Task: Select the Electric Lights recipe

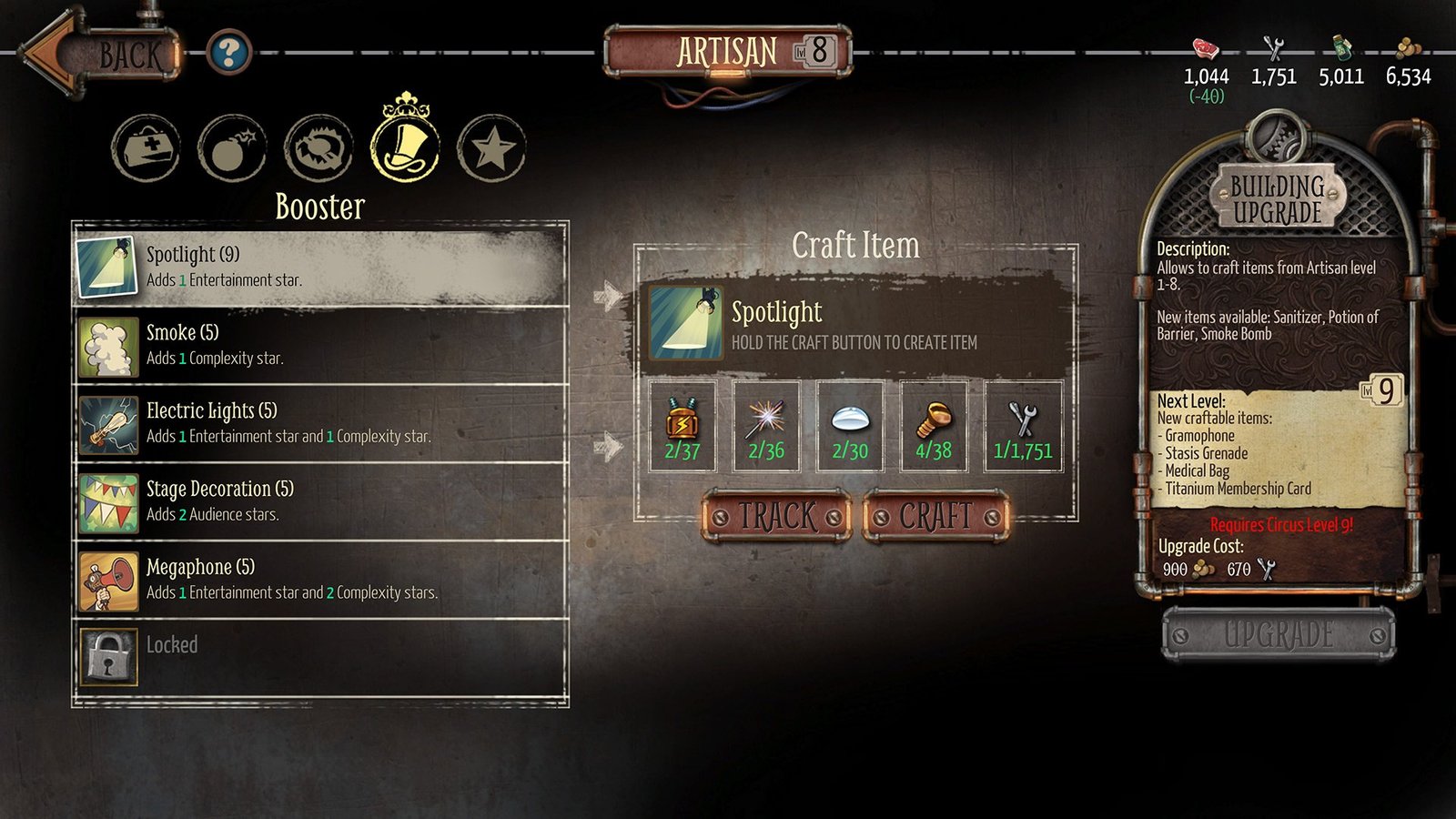Action: (320, 424)
